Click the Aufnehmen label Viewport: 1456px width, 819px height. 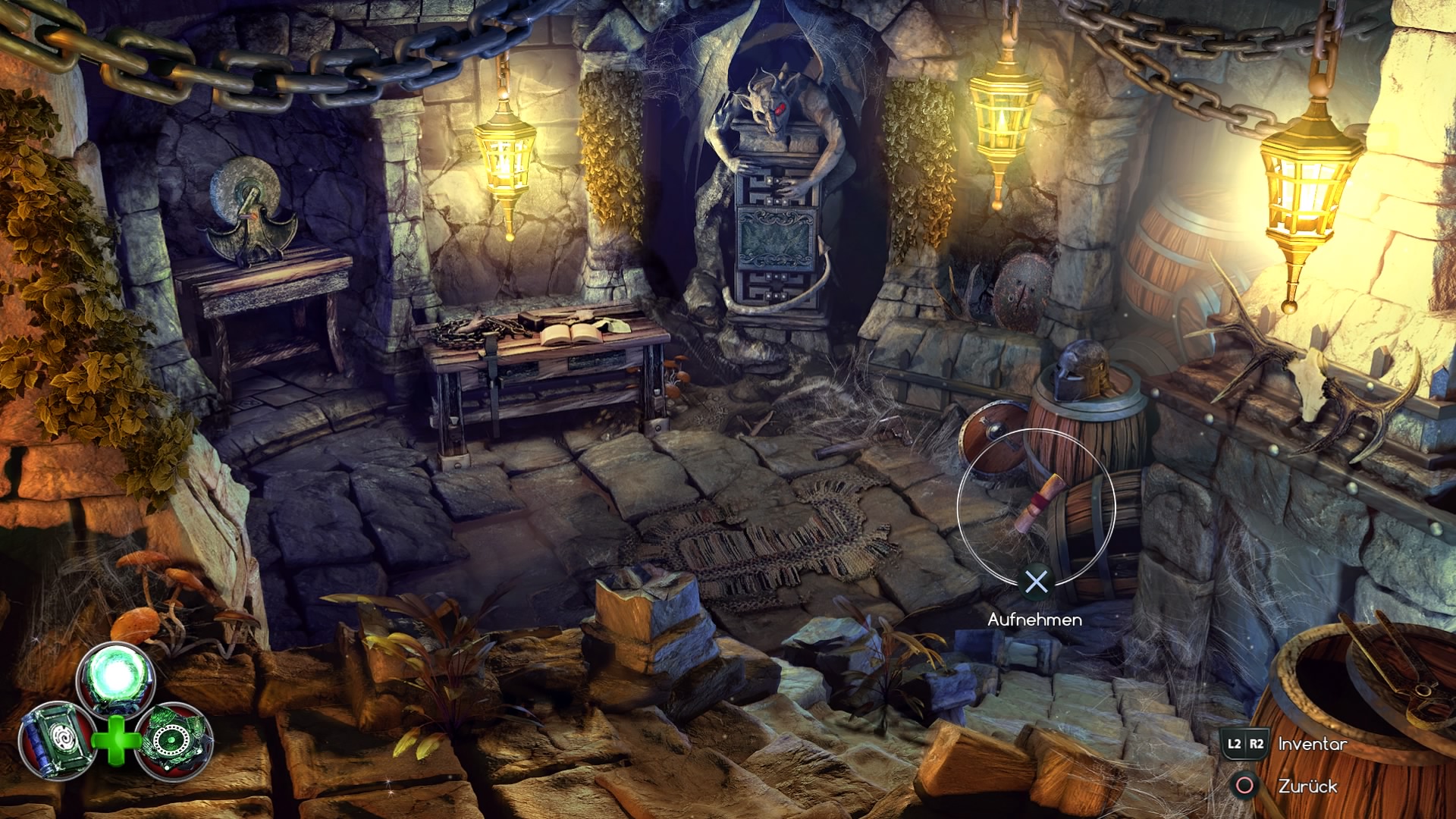(1034, 620)
